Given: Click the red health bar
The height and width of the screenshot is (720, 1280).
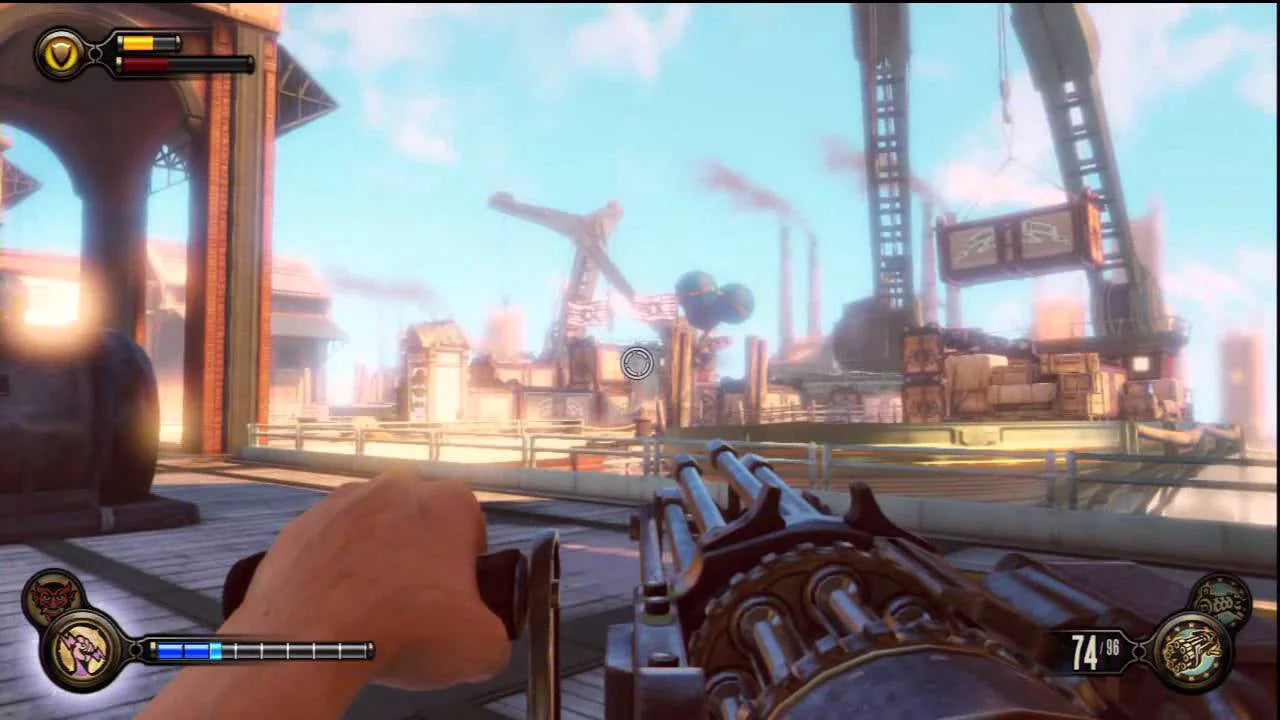Looking at the screenshot, I should click(145, 66).
